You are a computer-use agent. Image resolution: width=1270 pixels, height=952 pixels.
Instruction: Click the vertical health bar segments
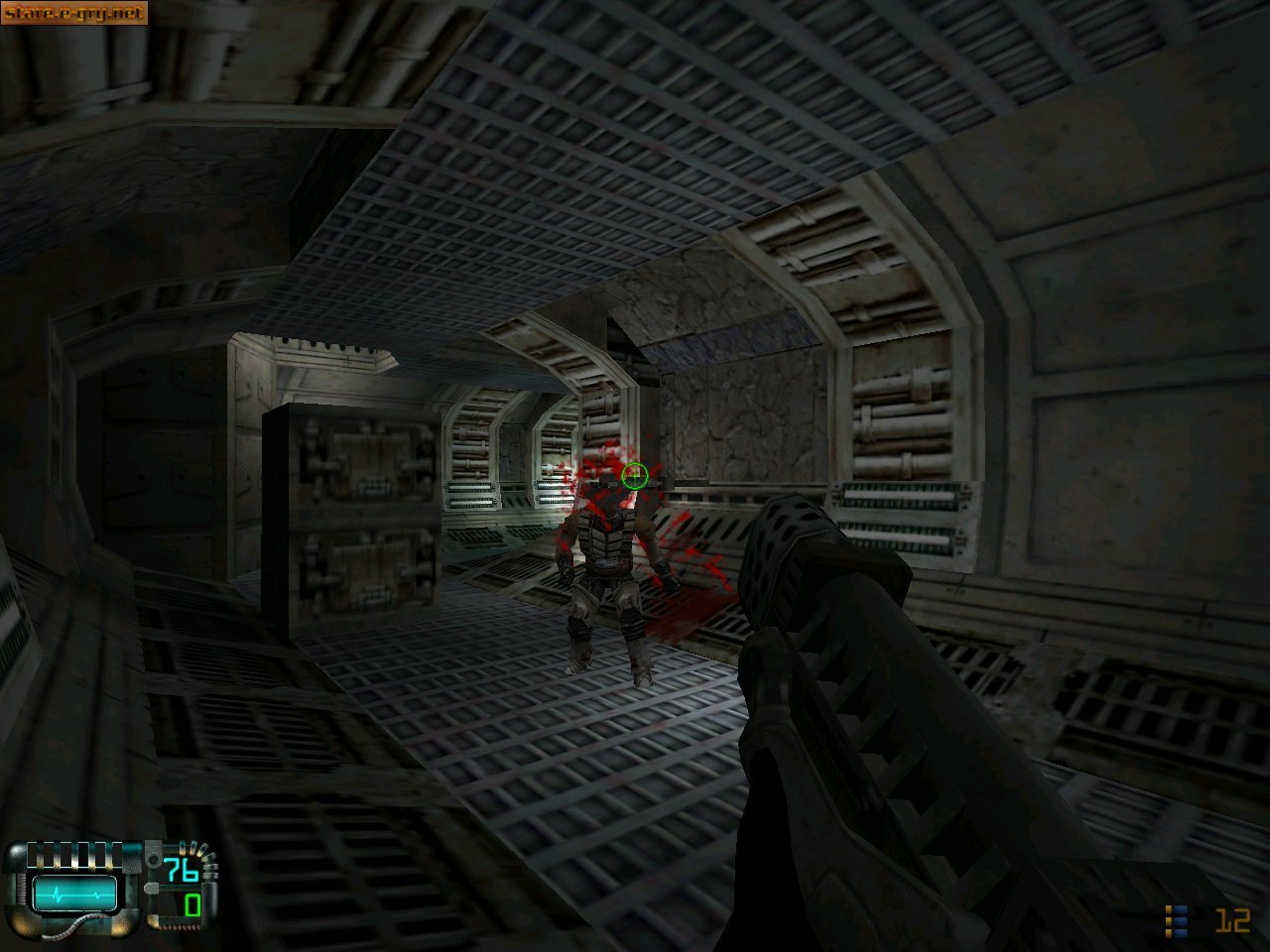(x=74, y=855)
